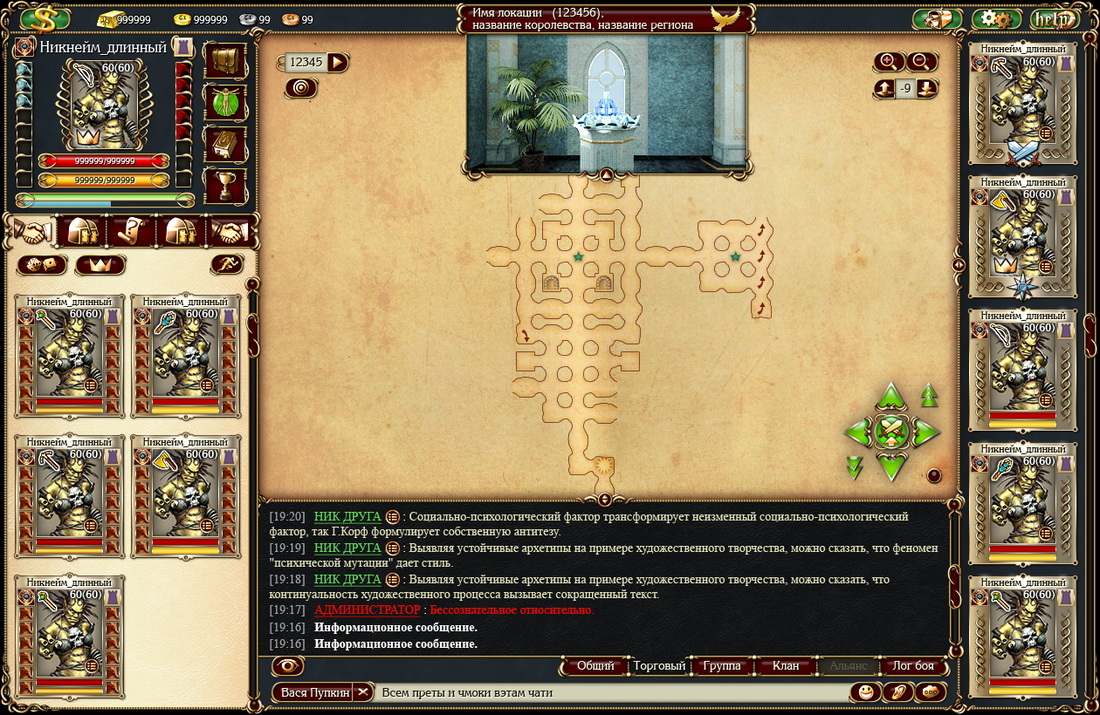1100x715 pixels.
Task: Click the help button
Action: coord(1053,19)
